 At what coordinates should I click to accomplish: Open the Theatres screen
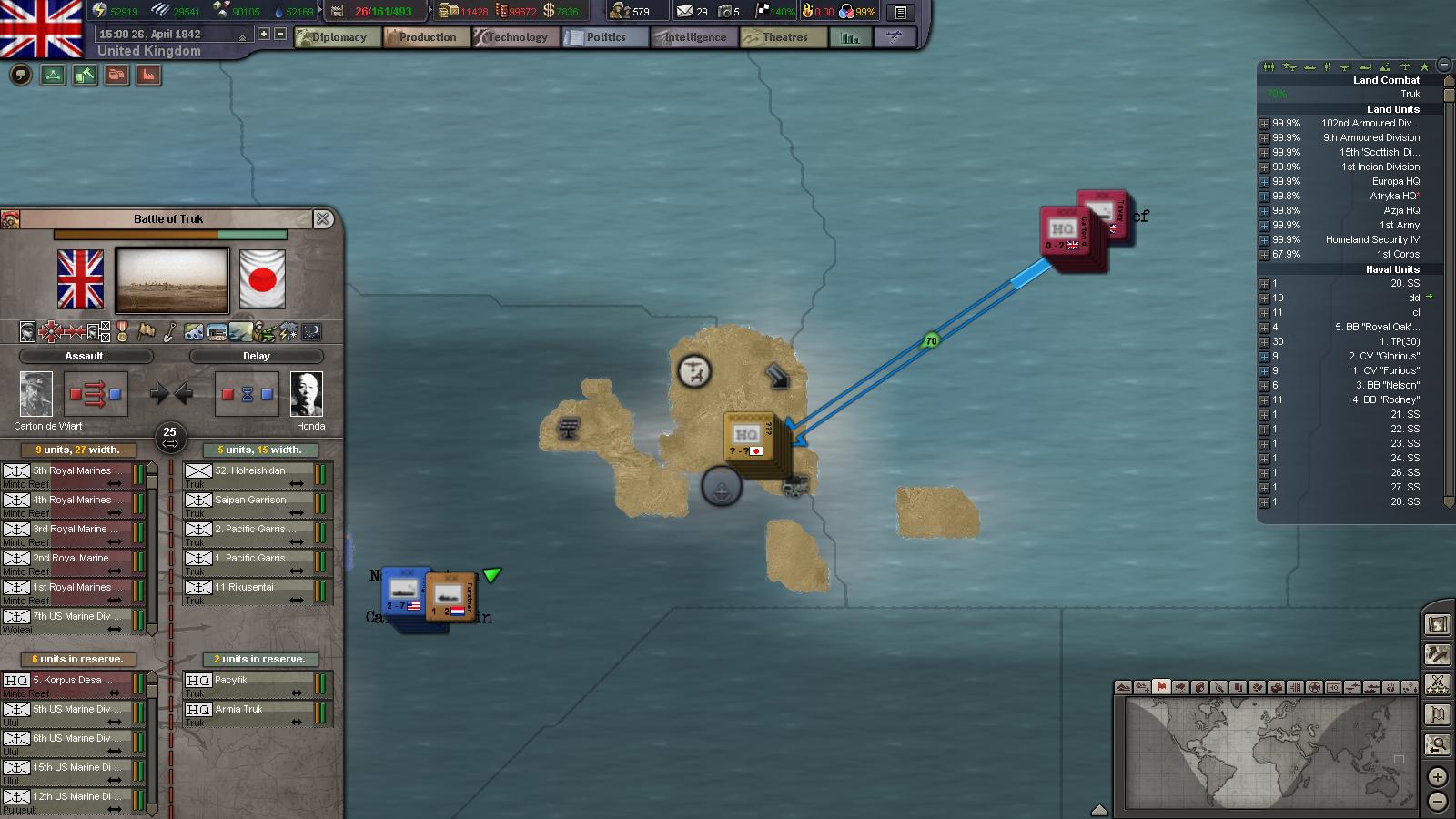(x=784, y=37)
